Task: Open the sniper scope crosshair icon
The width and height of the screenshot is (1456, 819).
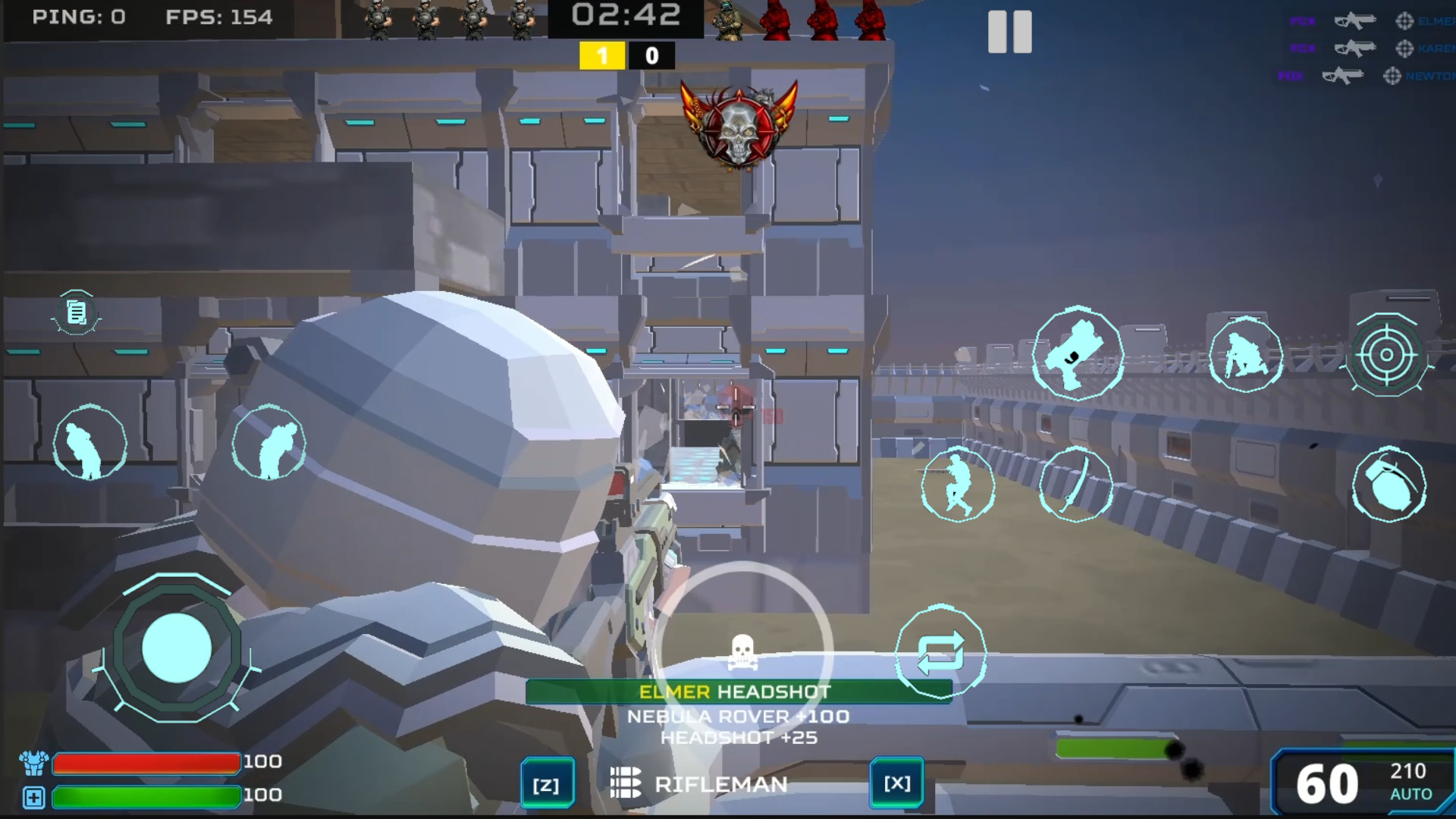Action: click(1387, 355)
